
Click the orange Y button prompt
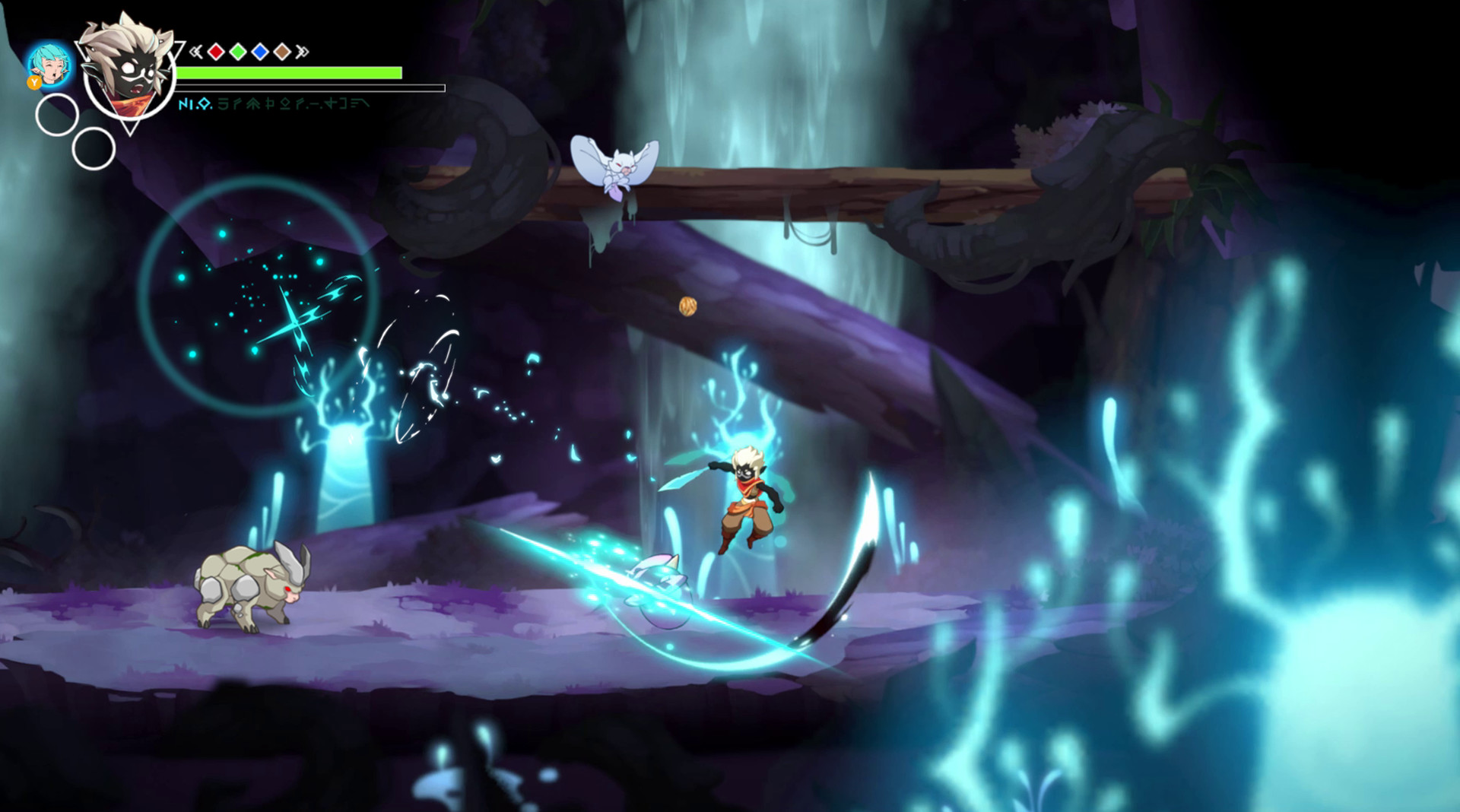click(x=33, y=83)
